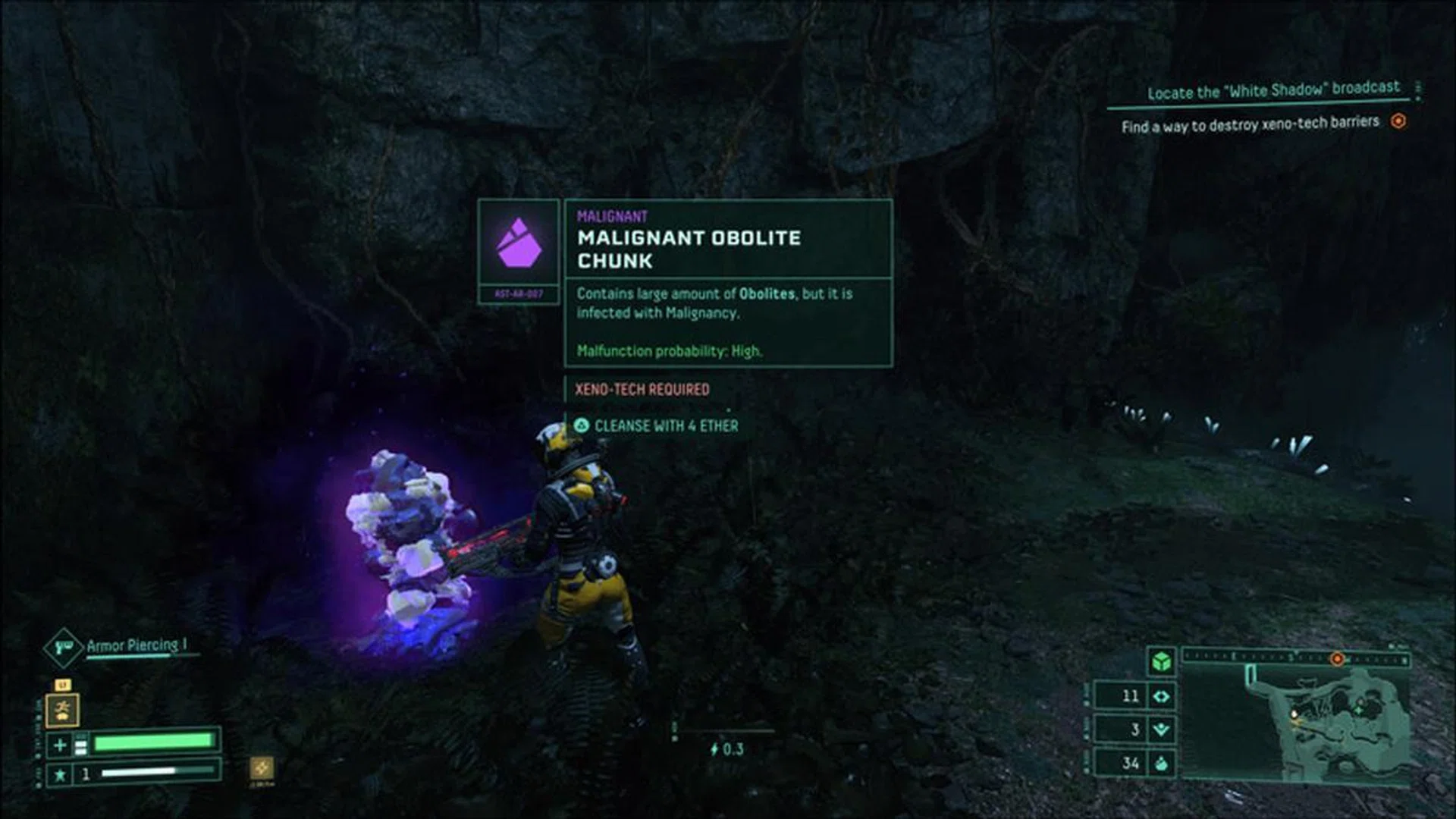Activate the yellow-framed consumable item slot
Viewport: 1456px width, 819px height.
point(63,710)
